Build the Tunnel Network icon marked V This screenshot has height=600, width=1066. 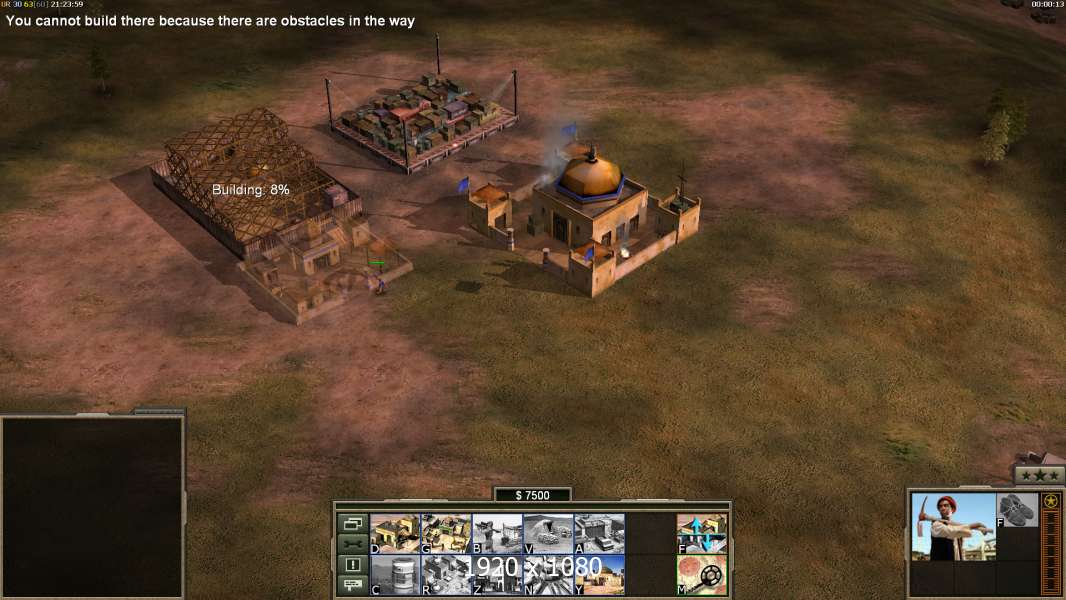[548, 534]
